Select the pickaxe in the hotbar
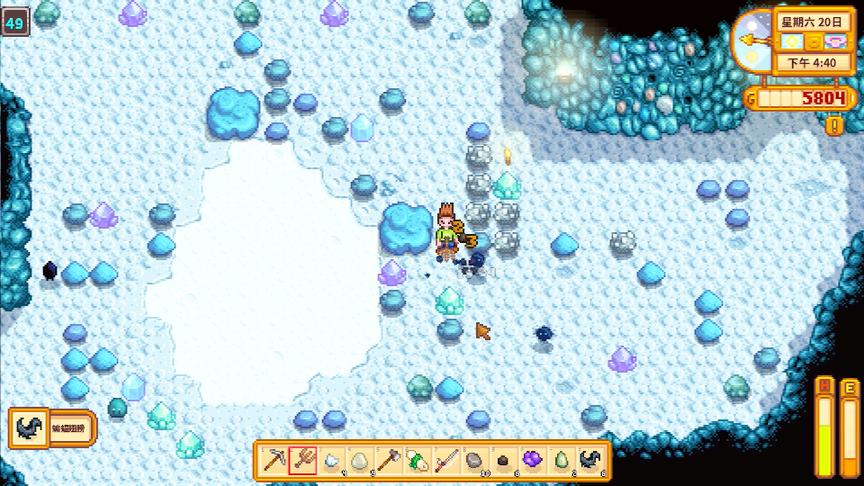The width and height of the screenshot is (864, 486). click(273, 460)
